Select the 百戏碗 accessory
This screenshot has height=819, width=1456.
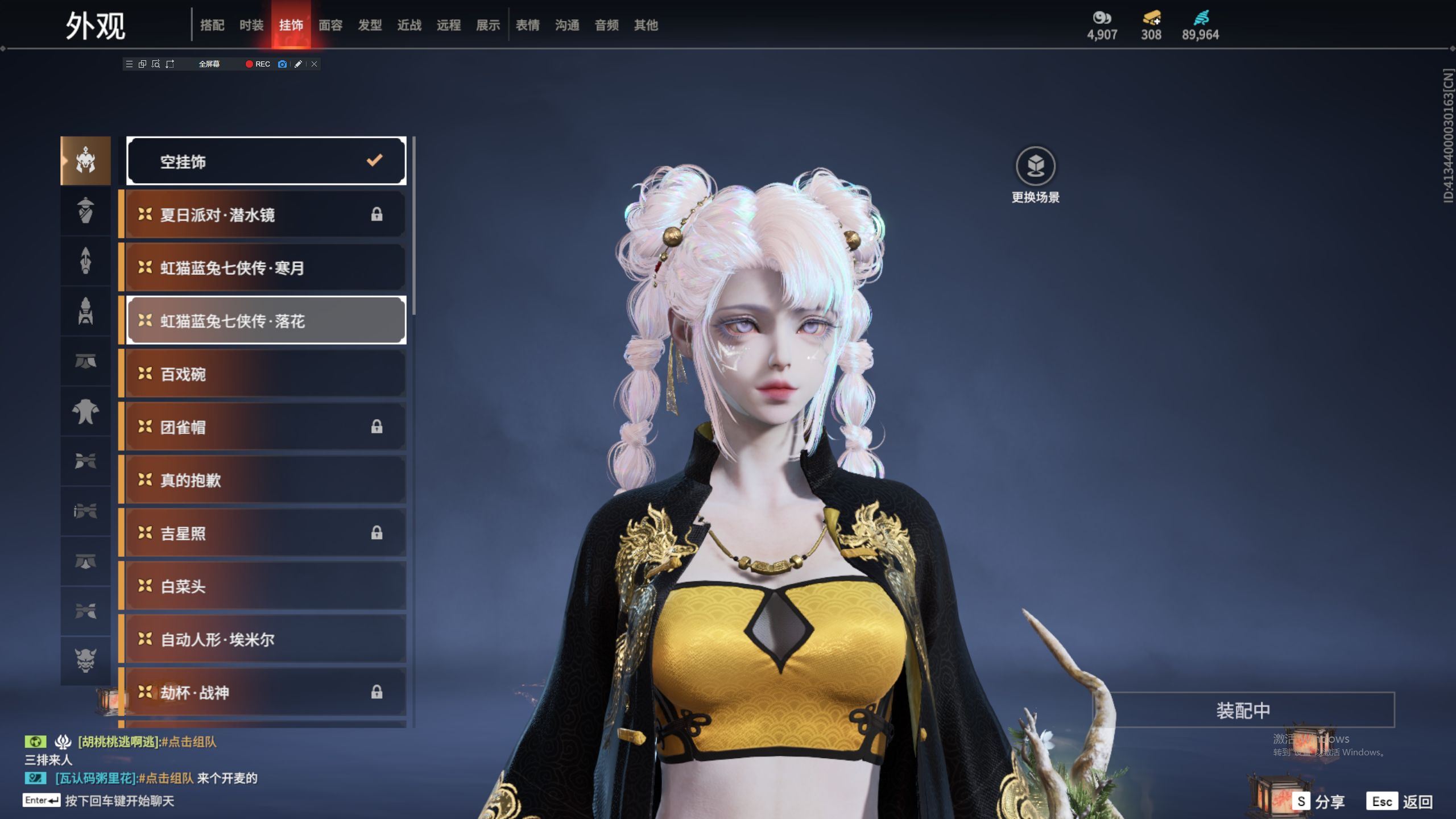point(264,374)
